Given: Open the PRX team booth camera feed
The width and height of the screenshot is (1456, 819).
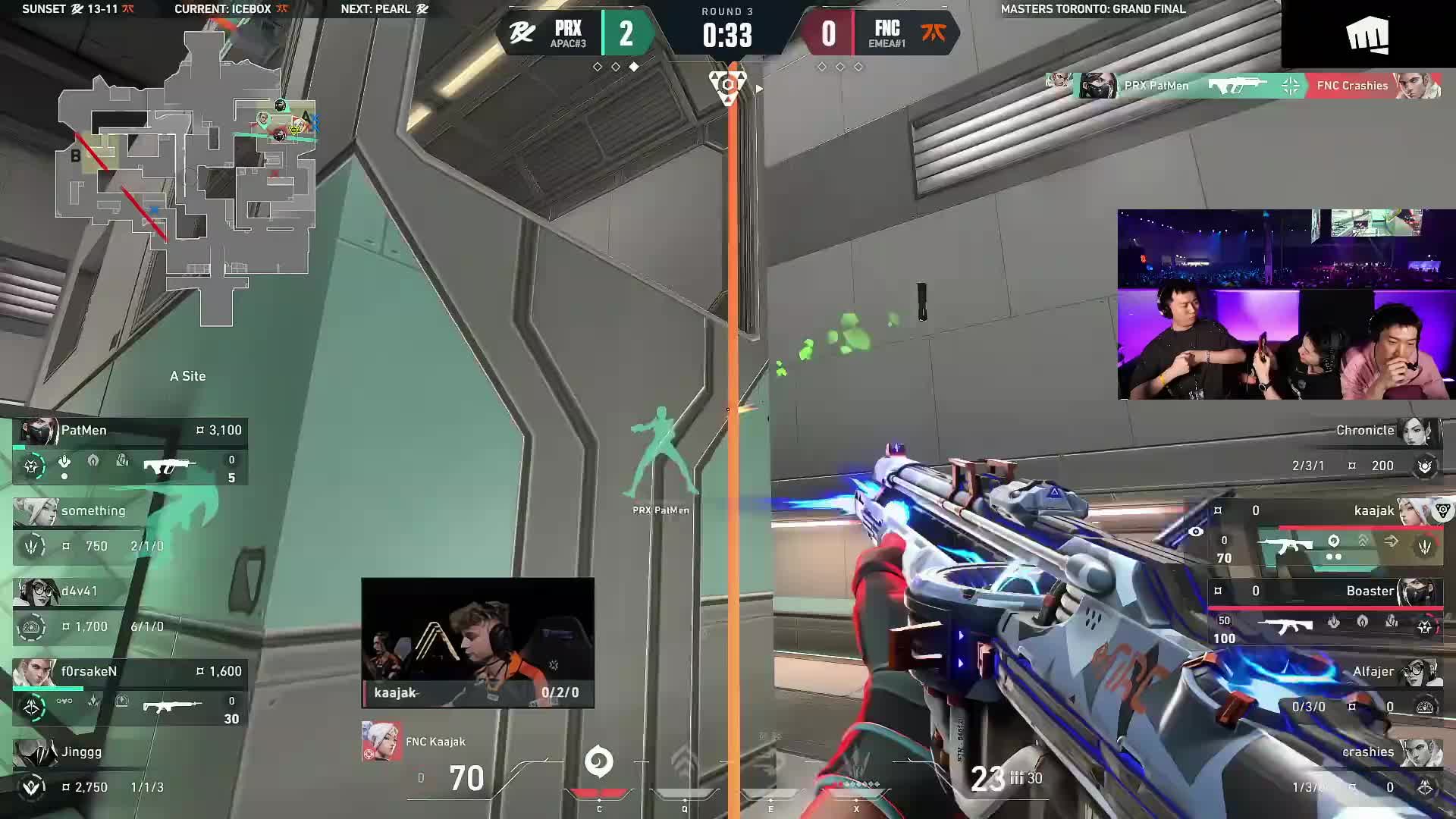Looking at the screenshot, I should point(1286,304).
